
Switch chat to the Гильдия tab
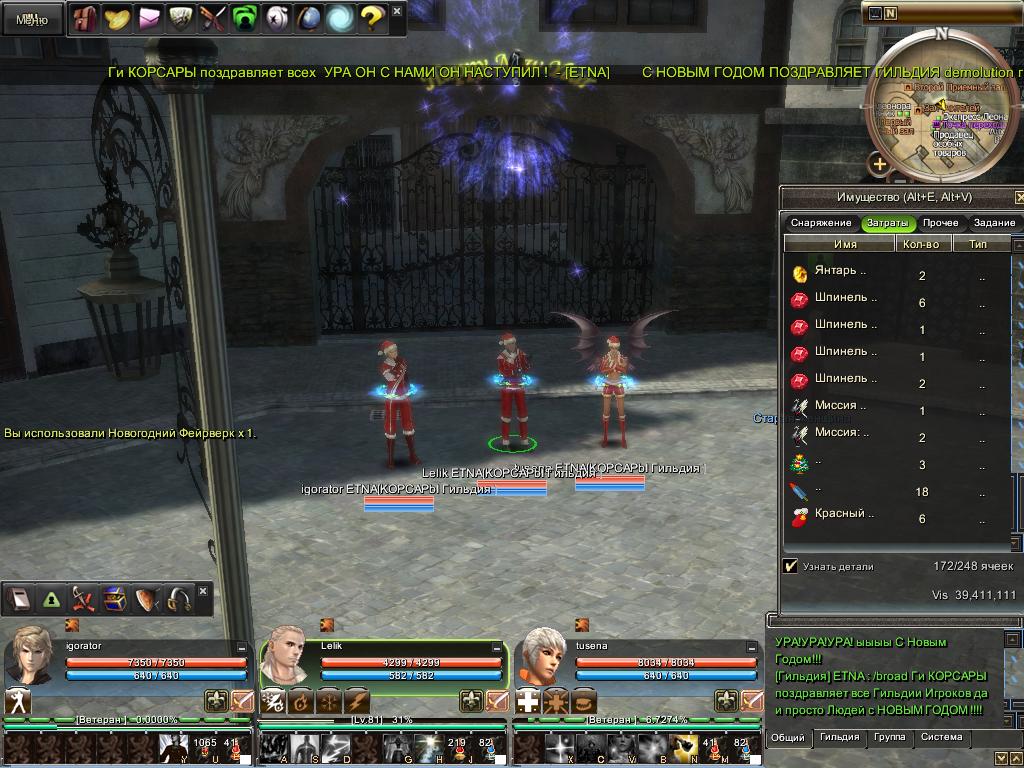839,738
